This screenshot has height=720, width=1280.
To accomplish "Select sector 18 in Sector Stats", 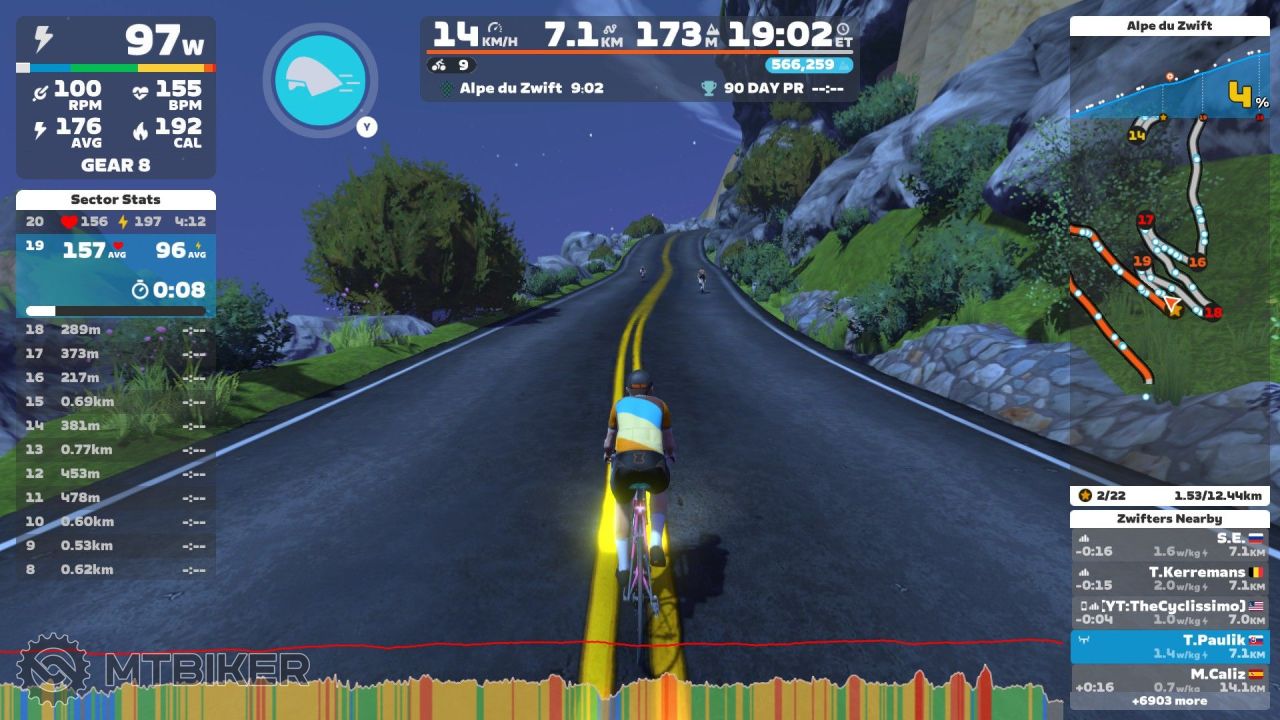I will coord(116,329).
